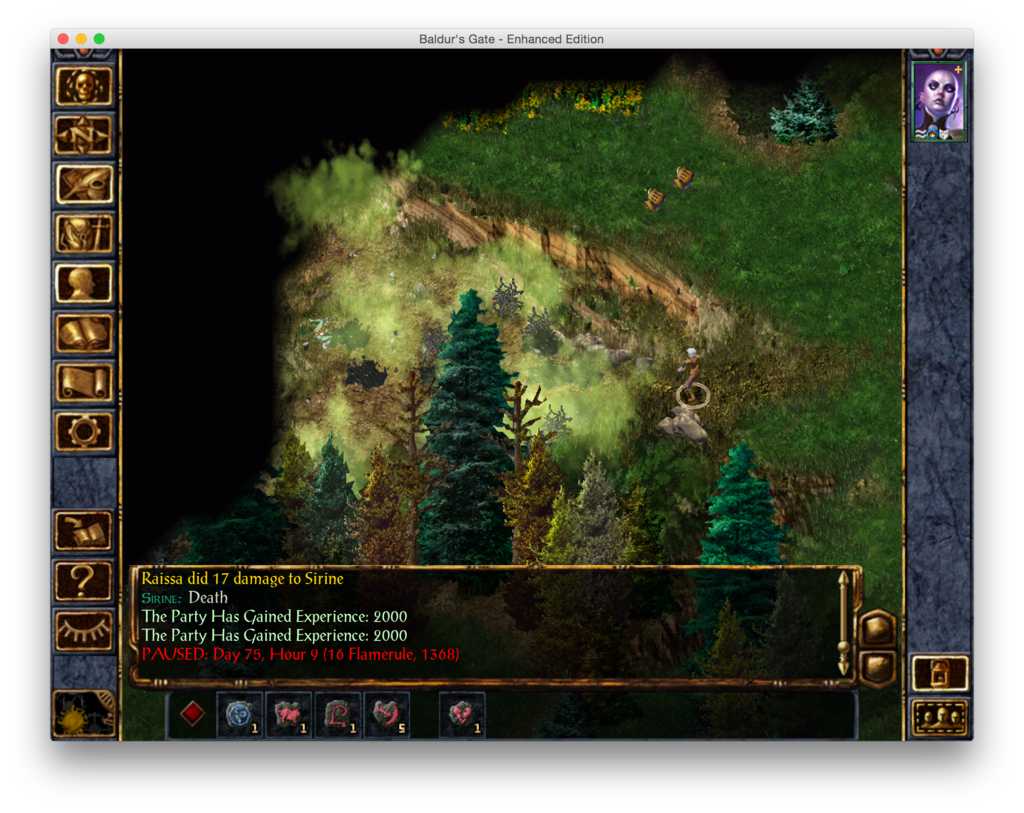Image resolution: width=1024 pixels, height=813 pixels.
Task: Close the window with the red title-bar button
Action: 63,39
